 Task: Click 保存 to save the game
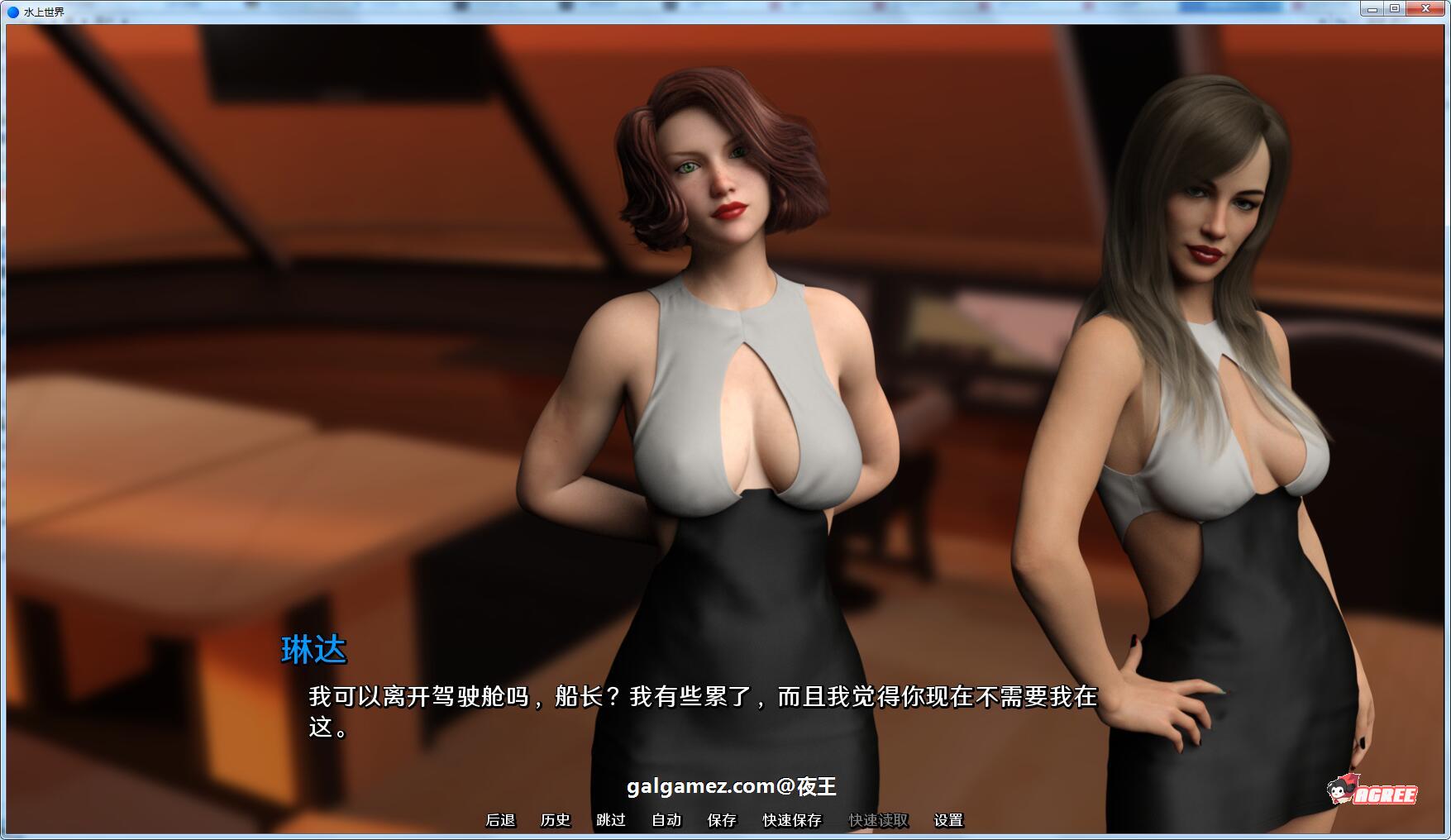pos(721,820)
